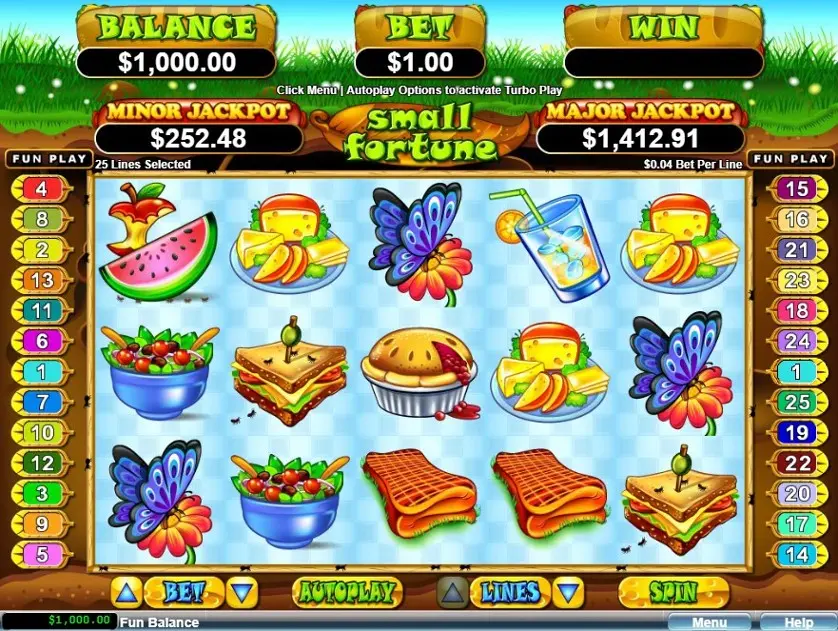The height and width of the screenshot is (631, 838).
Task: Open the Menu at the bottom bar
Action: pos(708,622)
